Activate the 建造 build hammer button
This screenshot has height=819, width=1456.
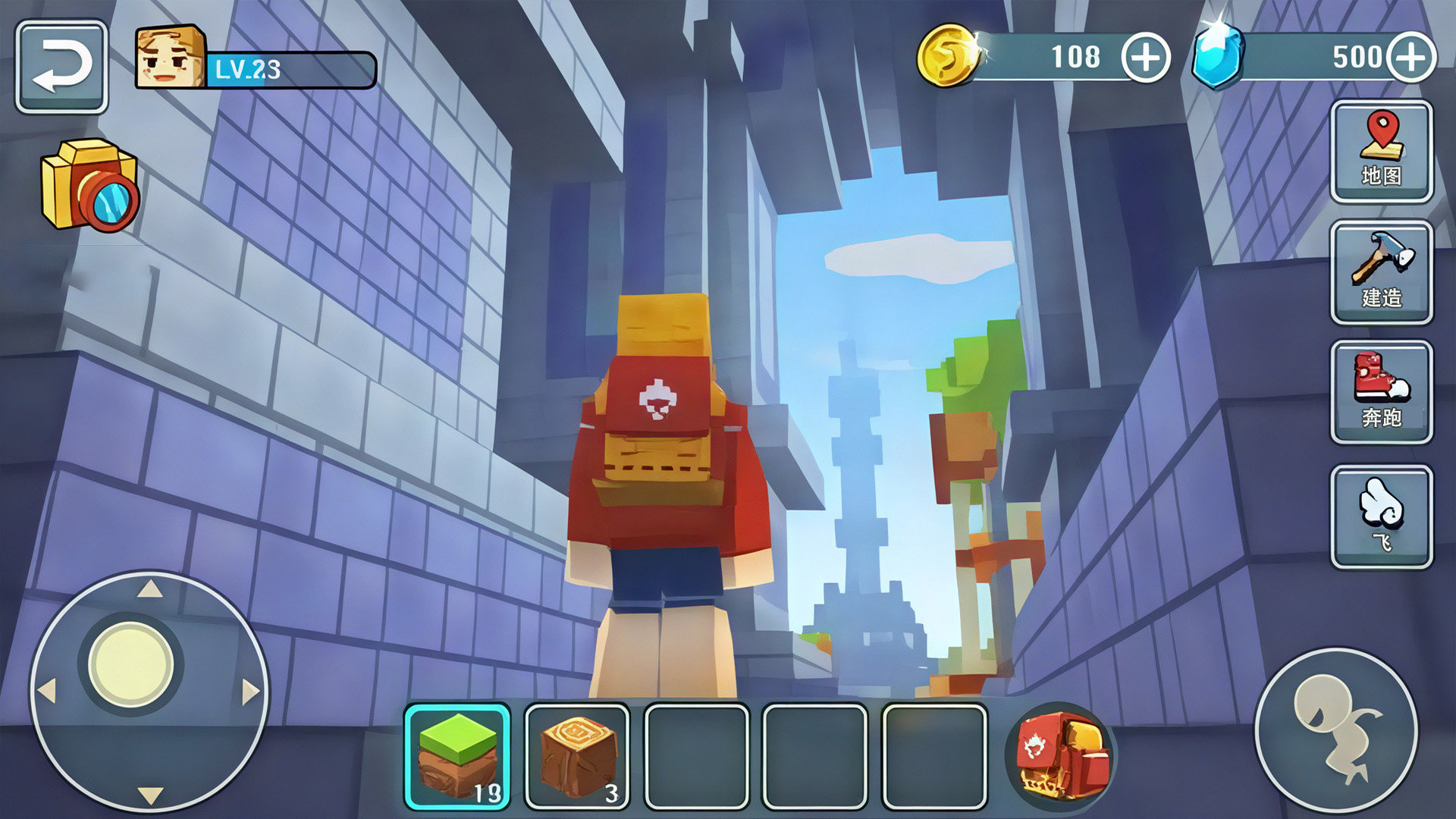coord(1381,271)
